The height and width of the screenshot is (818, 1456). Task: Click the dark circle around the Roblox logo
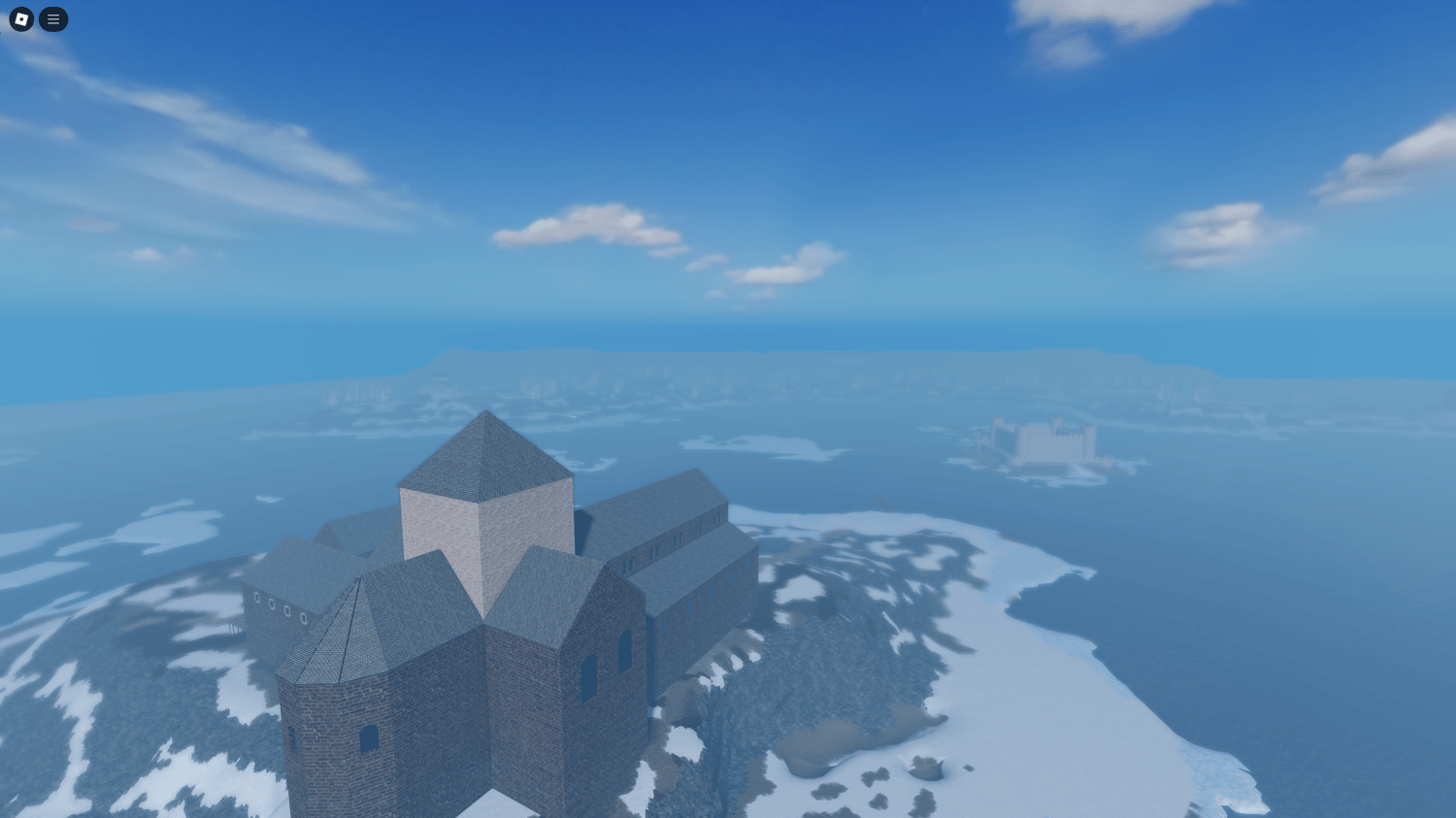coord(19,19)
